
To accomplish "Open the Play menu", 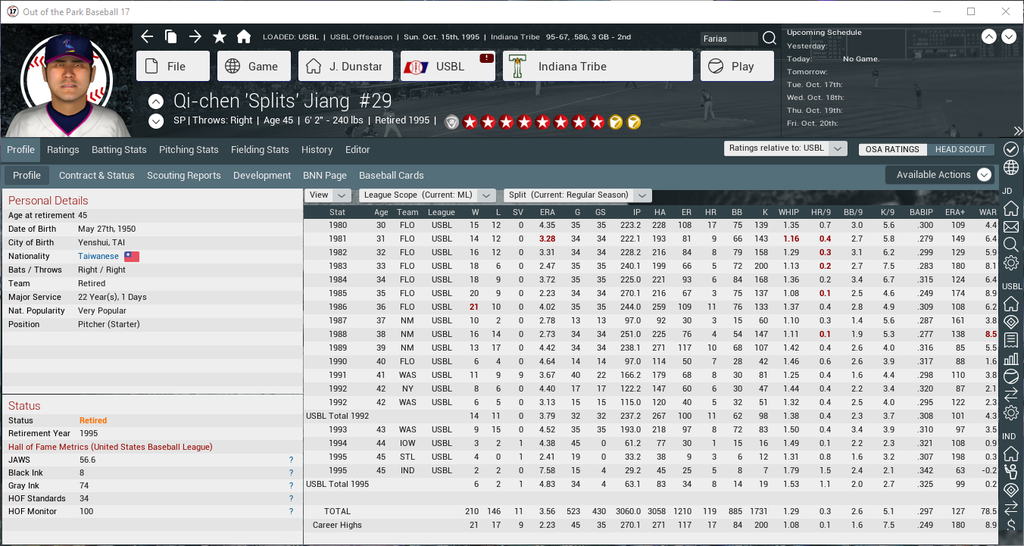I will [736, 67].
